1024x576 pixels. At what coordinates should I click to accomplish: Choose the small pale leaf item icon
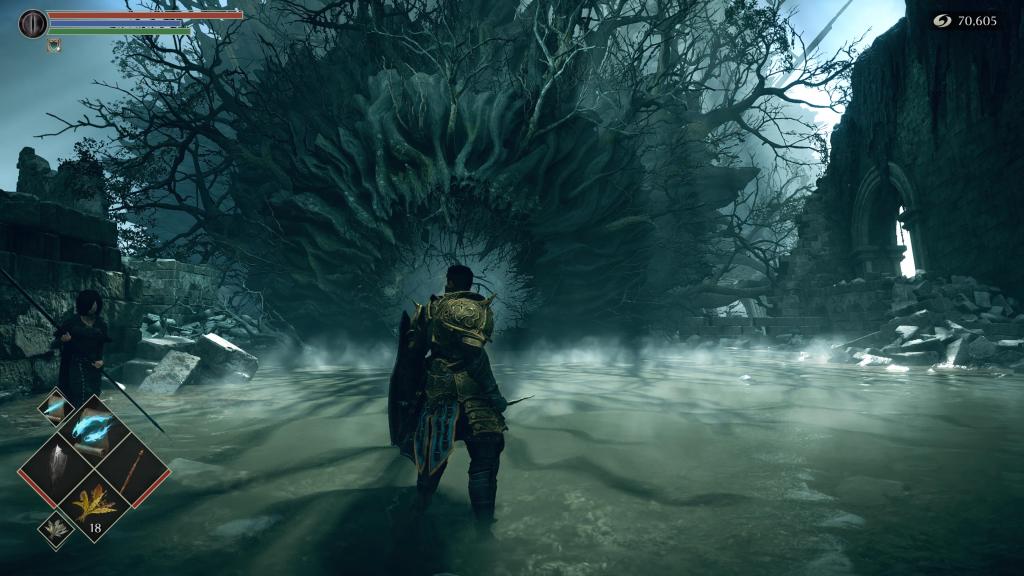54,531
